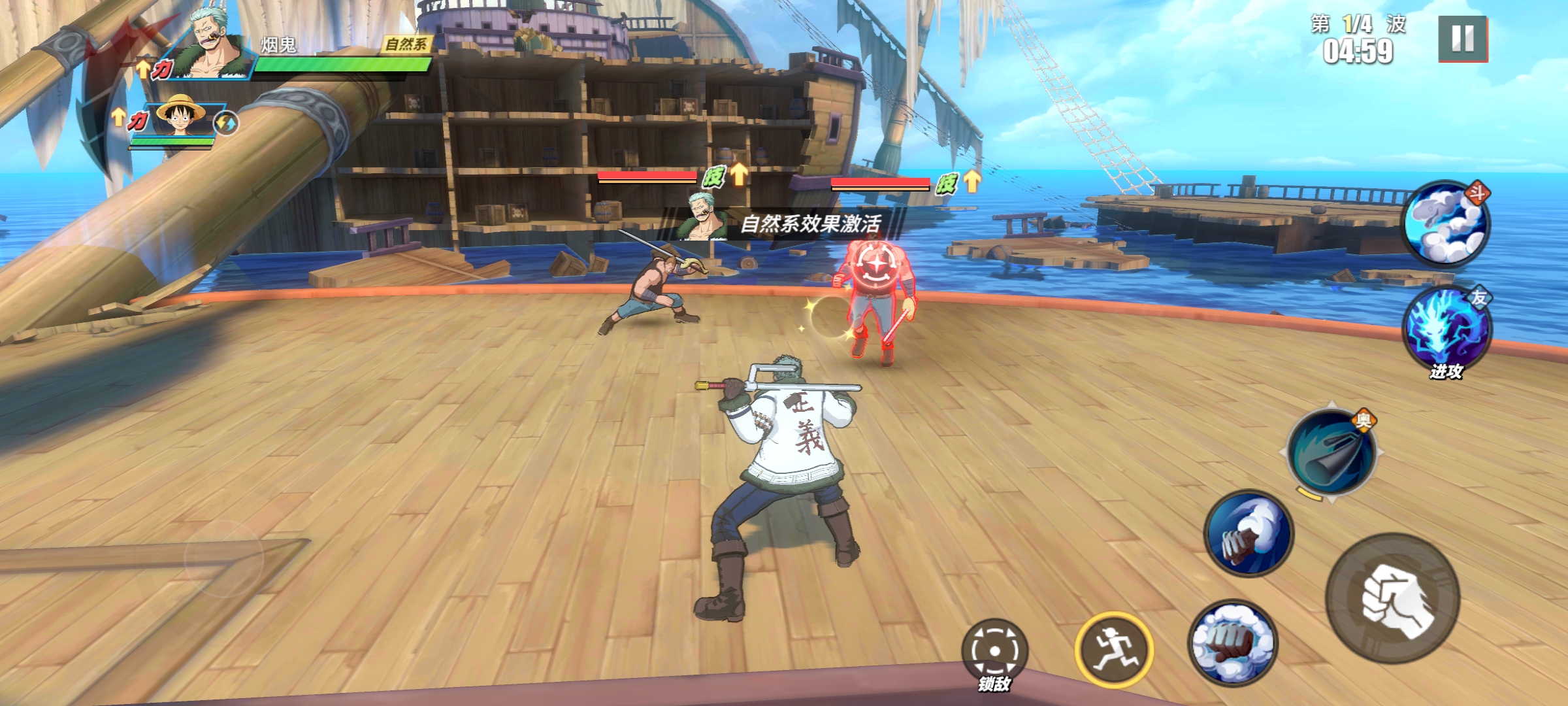The height and width of the screenshot is (706, 1568).
Task: Cast the white smoke arm skill
Action: coord(1249,533)
